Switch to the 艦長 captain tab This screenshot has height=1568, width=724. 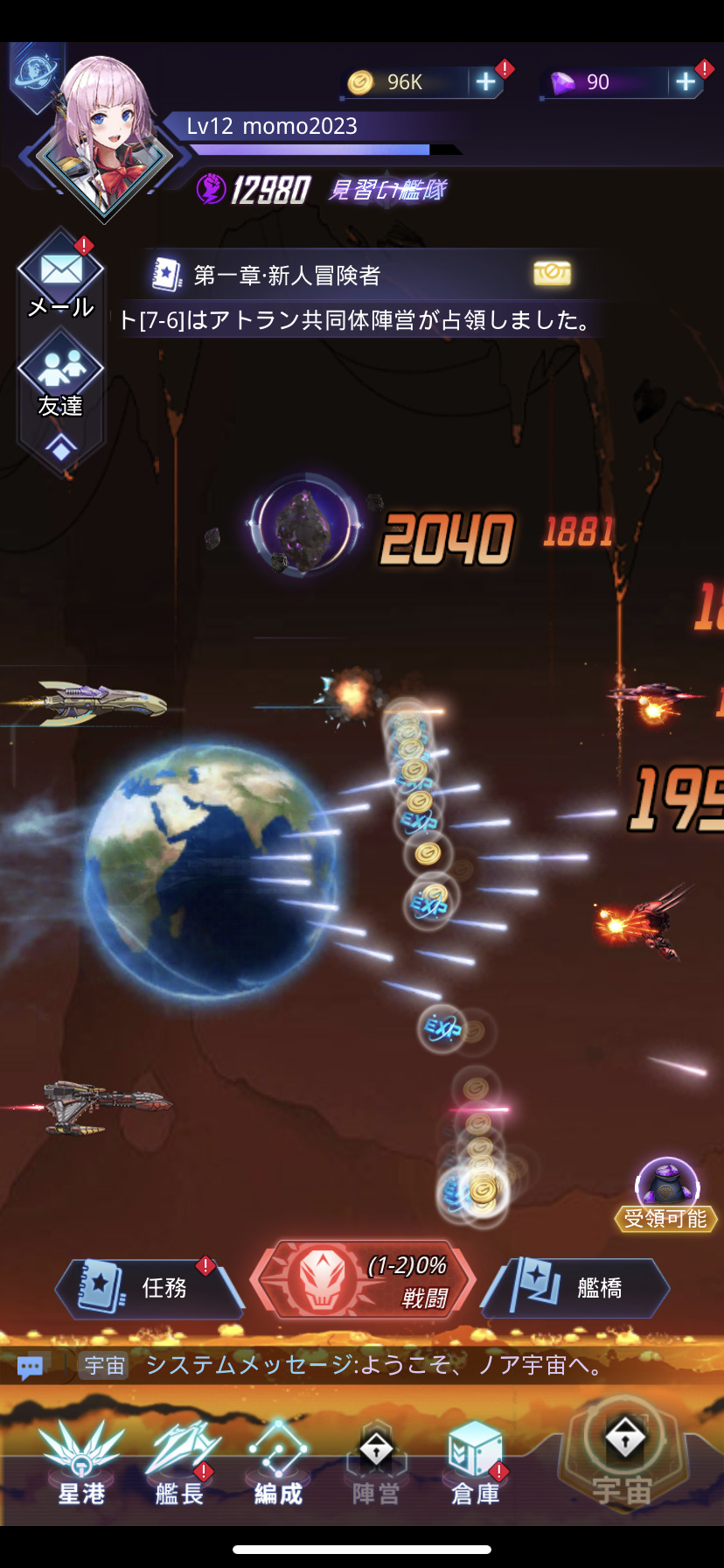pyautogui.click(x=180, y=1463)
